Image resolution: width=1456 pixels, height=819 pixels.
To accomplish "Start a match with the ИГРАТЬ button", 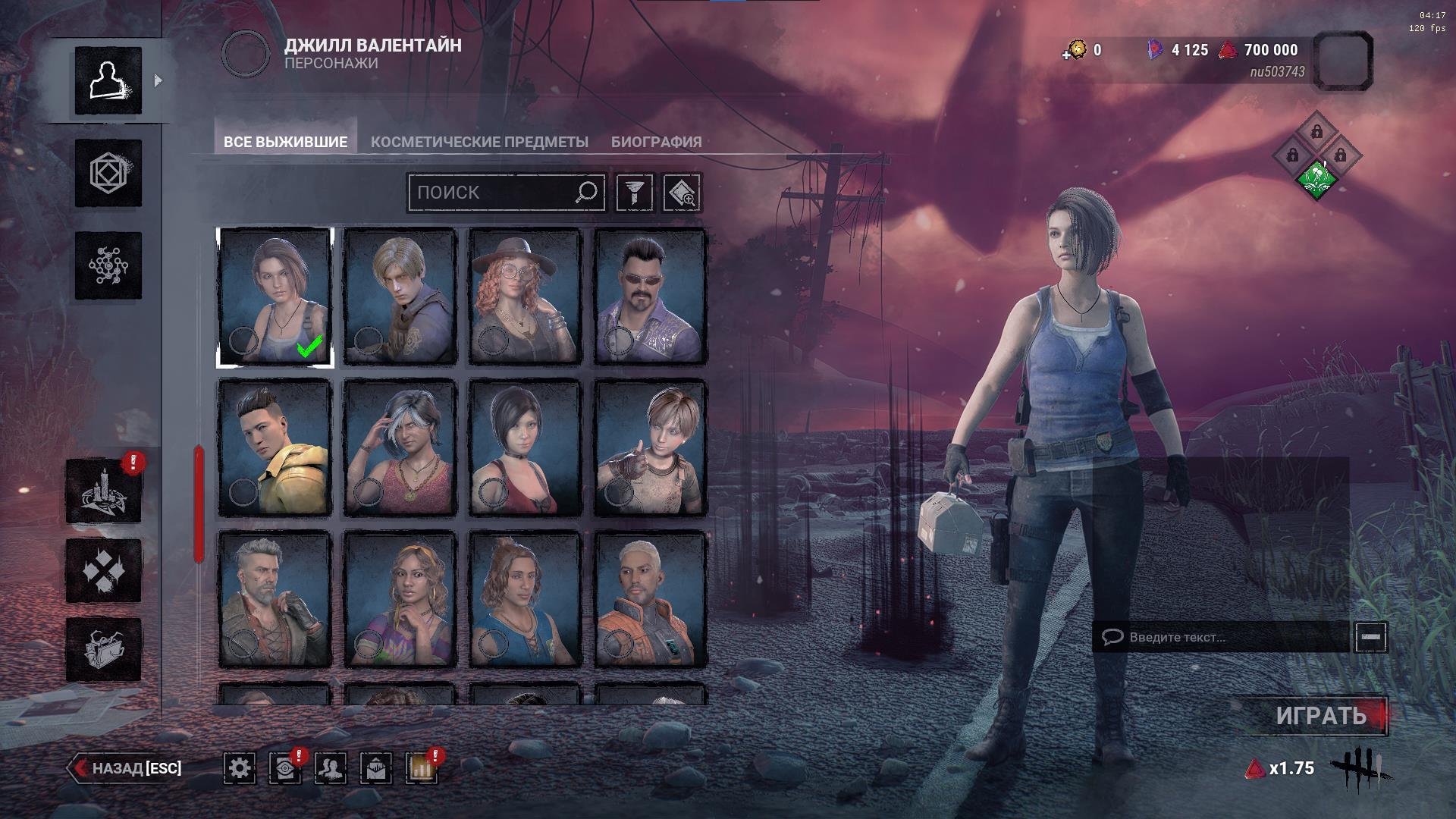I will pyautogui.click(x=1320, y=716).
